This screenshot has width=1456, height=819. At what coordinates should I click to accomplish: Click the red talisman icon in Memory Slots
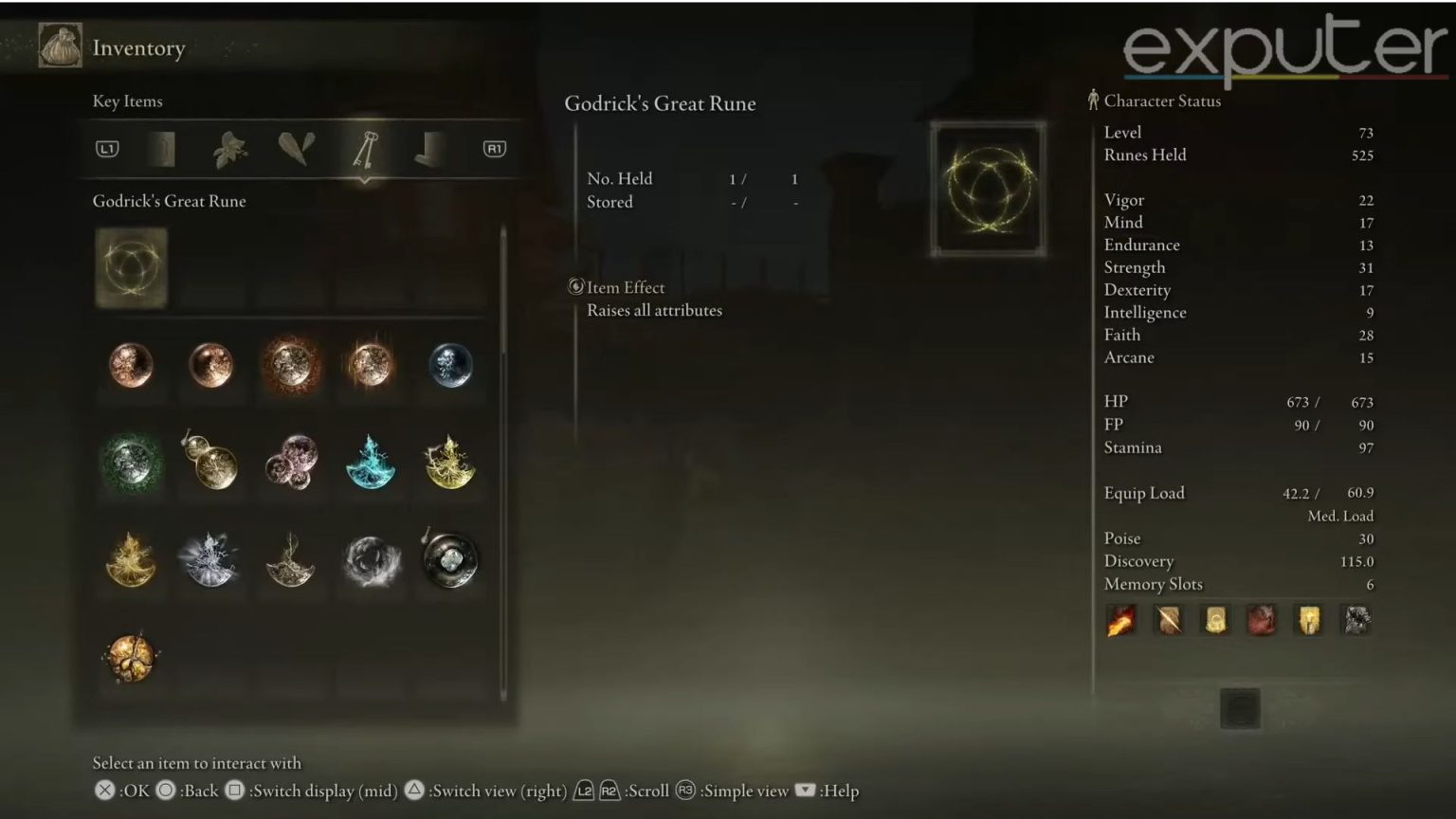(1262, 619)
